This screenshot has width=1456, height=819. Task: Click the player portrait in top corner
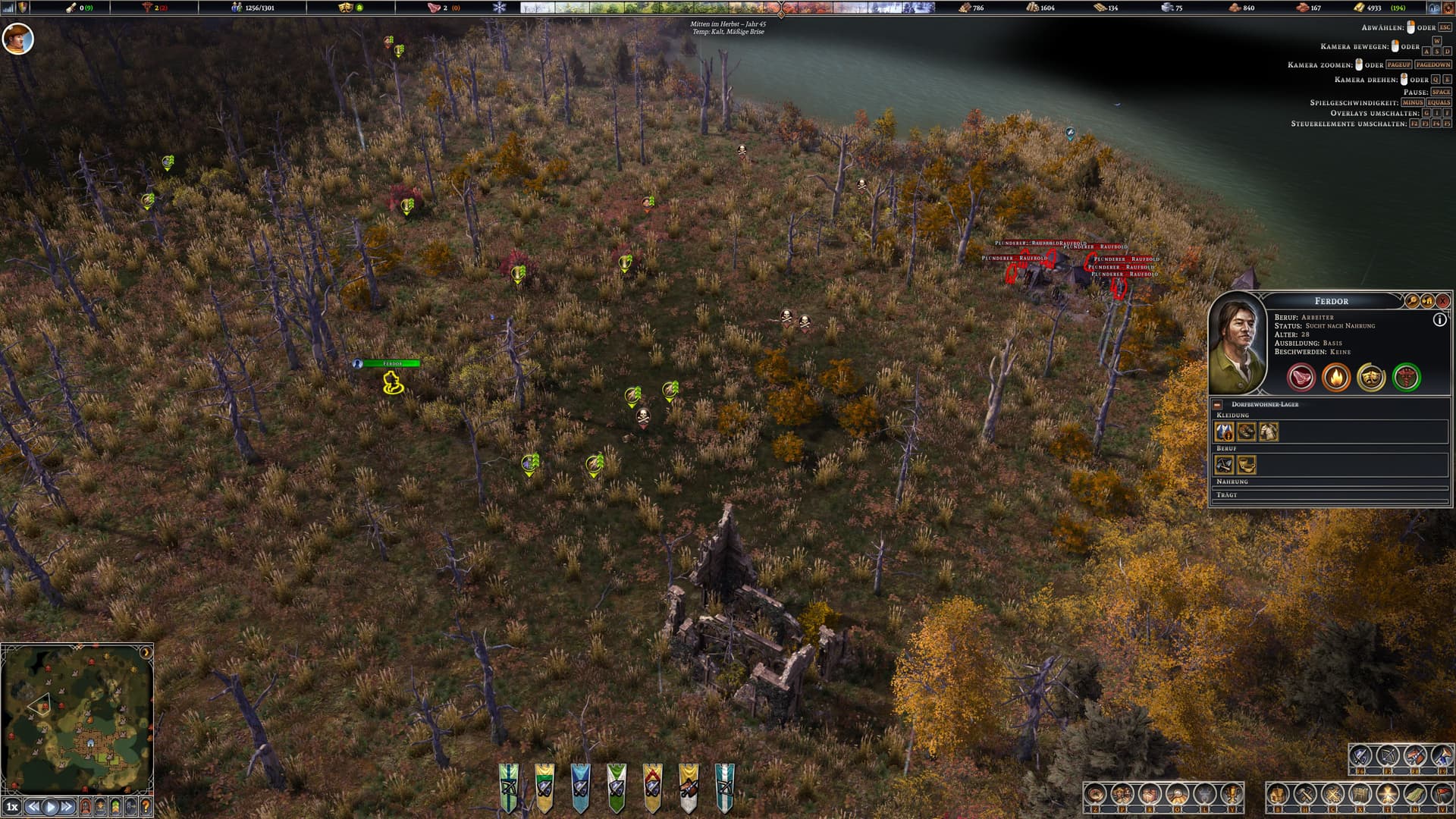[x=17, y=38]
